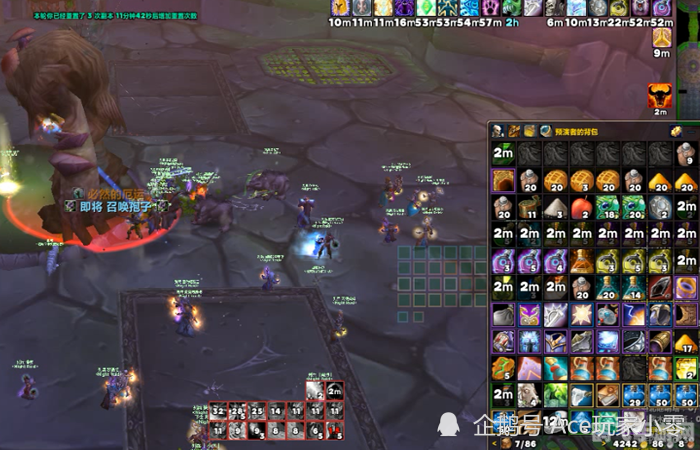This screenshot has height=450, width=700.
Task: Select the white powder pile item
Action: coord(555,207)
